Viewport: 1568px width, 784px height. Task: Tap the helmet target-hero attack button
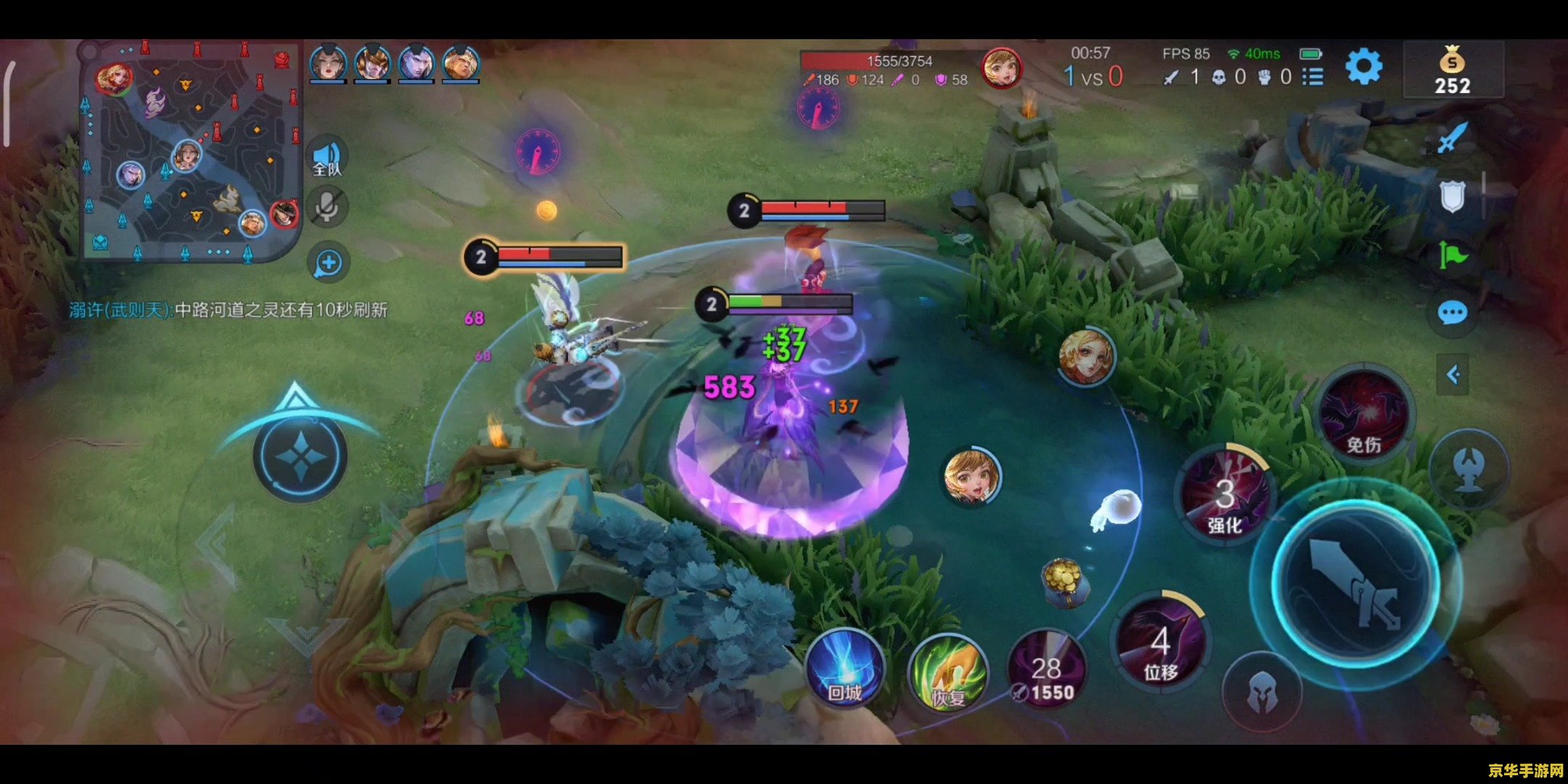pyautogui.click(x=1262, y=692)
